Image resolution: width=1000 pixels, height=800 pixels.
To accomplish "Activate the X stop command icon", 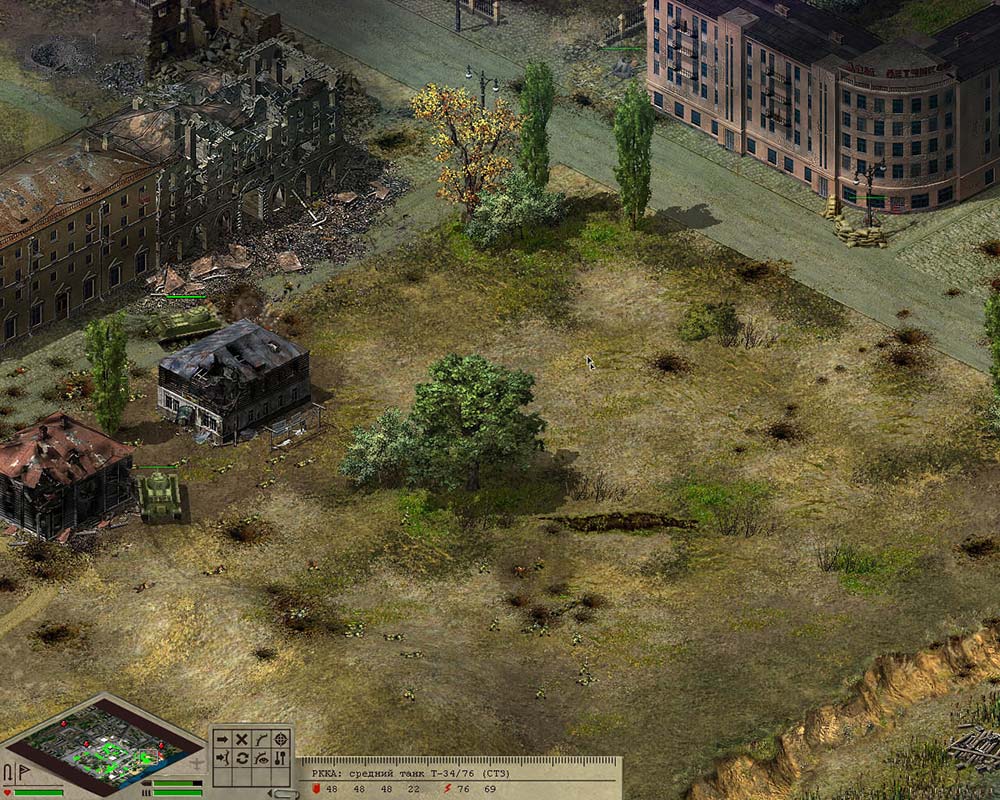I will pyautogui.click(x=241, y=739).
